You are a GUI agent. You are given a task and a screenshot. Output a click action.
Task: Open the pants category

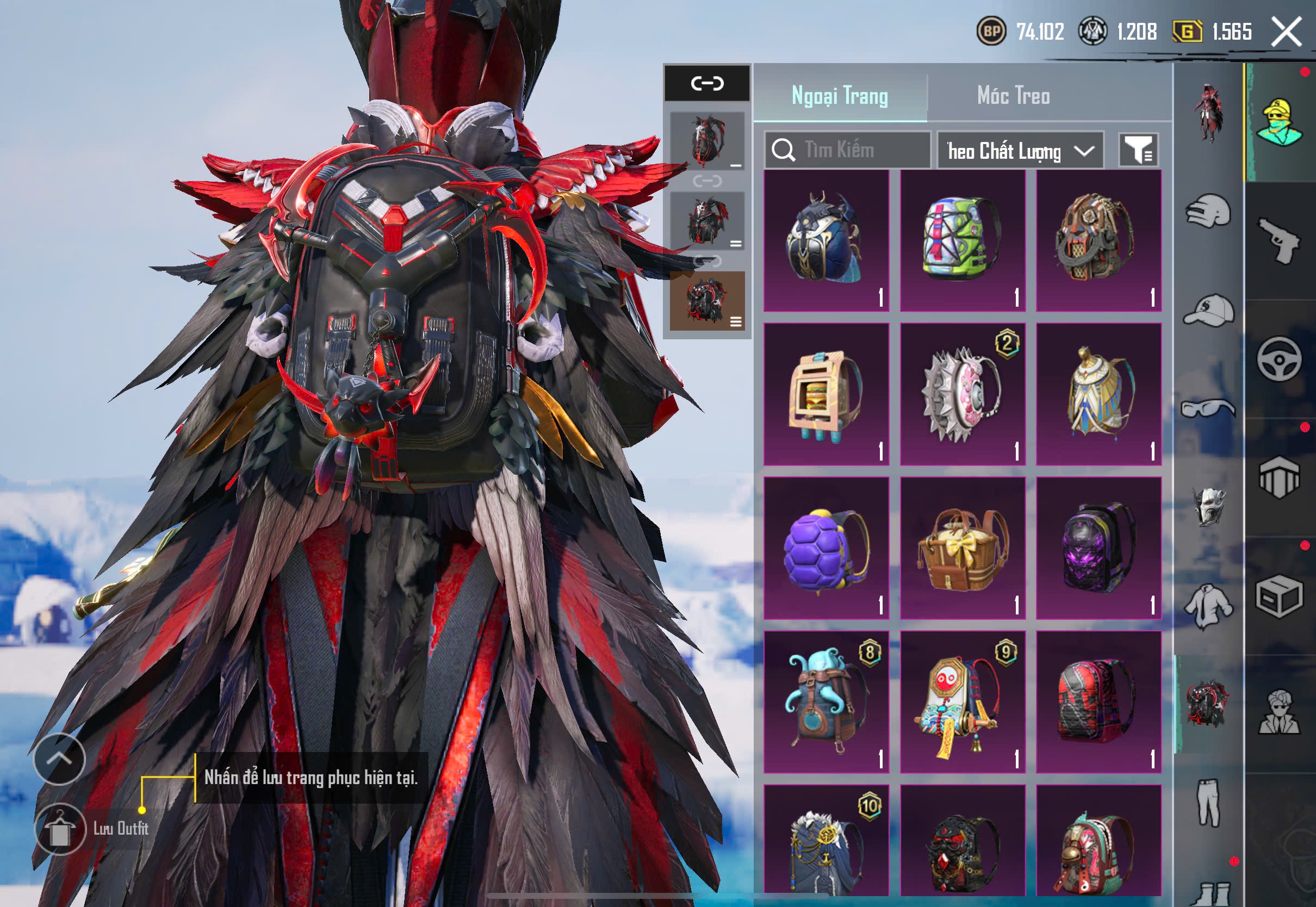(x=1209, y=802)
